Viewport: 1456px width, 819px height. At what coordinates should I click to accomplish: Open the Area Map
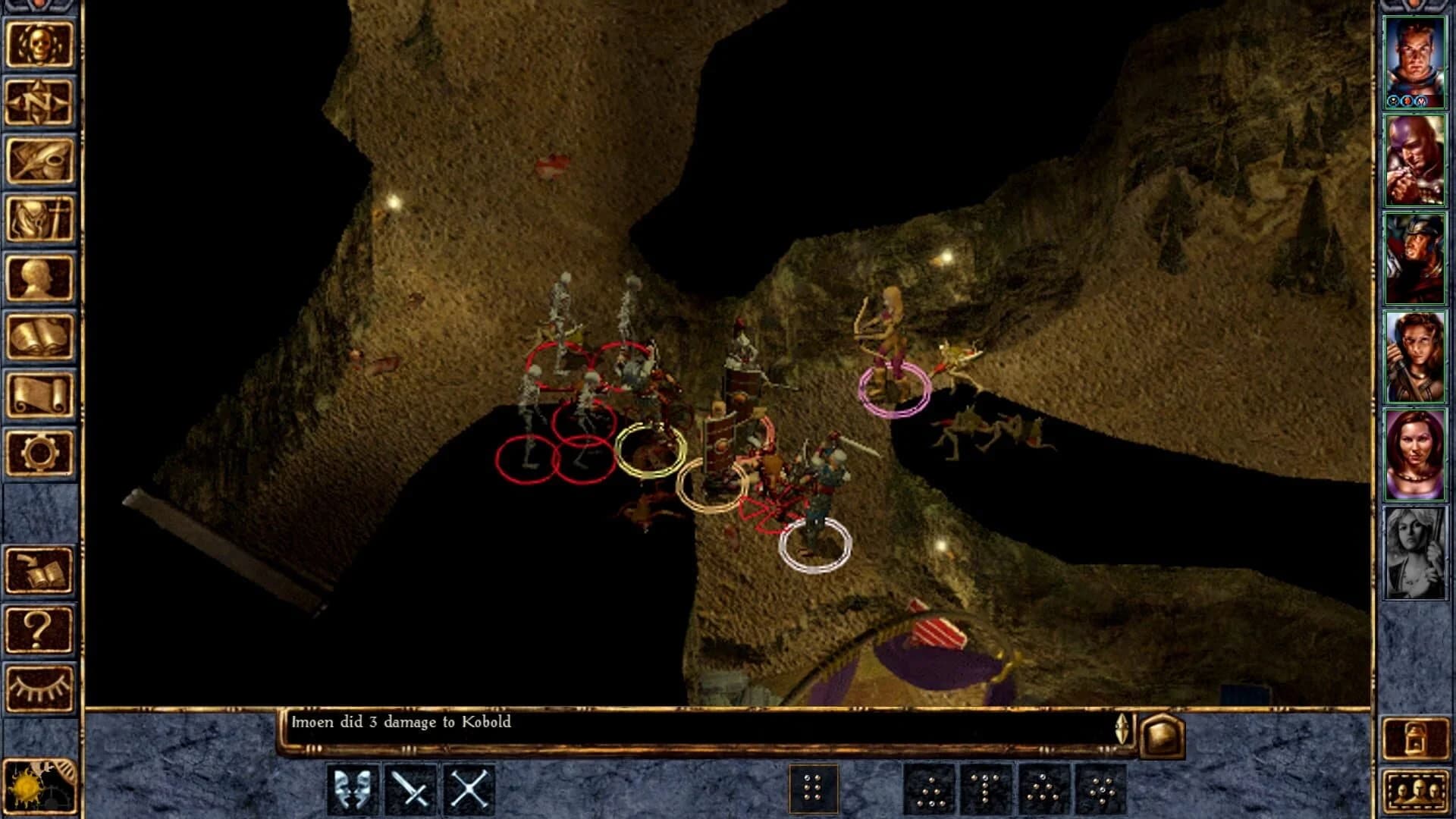pos(39,98)
